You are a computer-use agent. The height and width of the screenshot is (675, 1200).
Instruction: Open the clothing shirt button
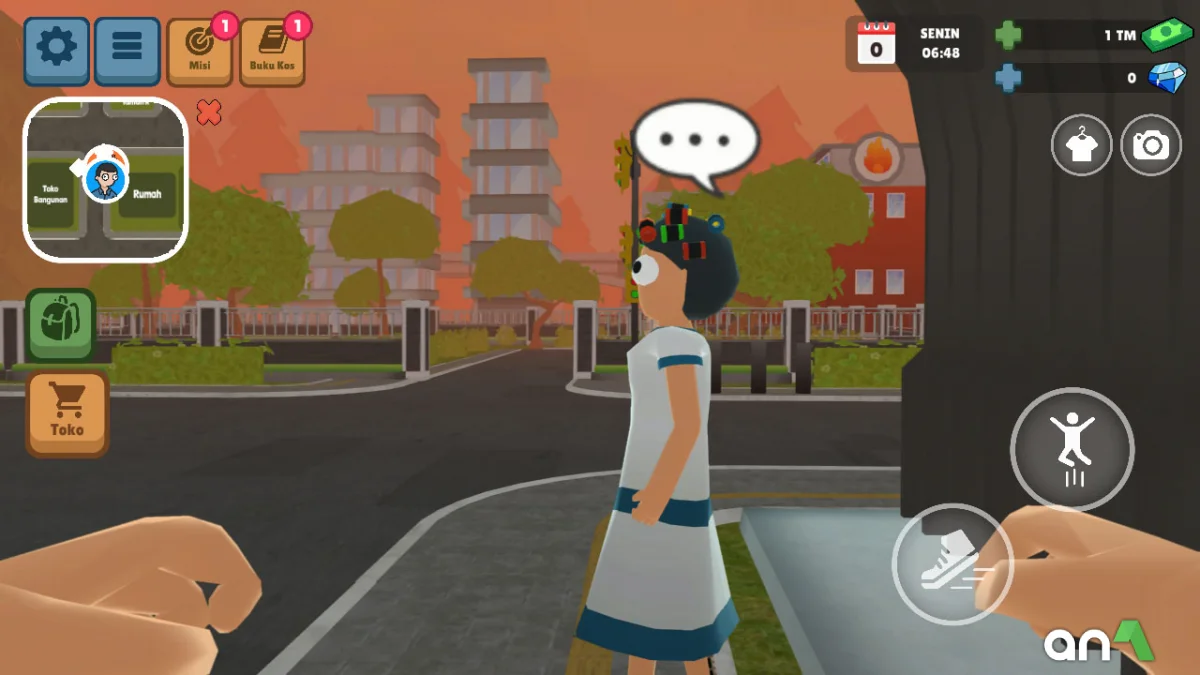pyautogui.click(x=1081, y=146)
